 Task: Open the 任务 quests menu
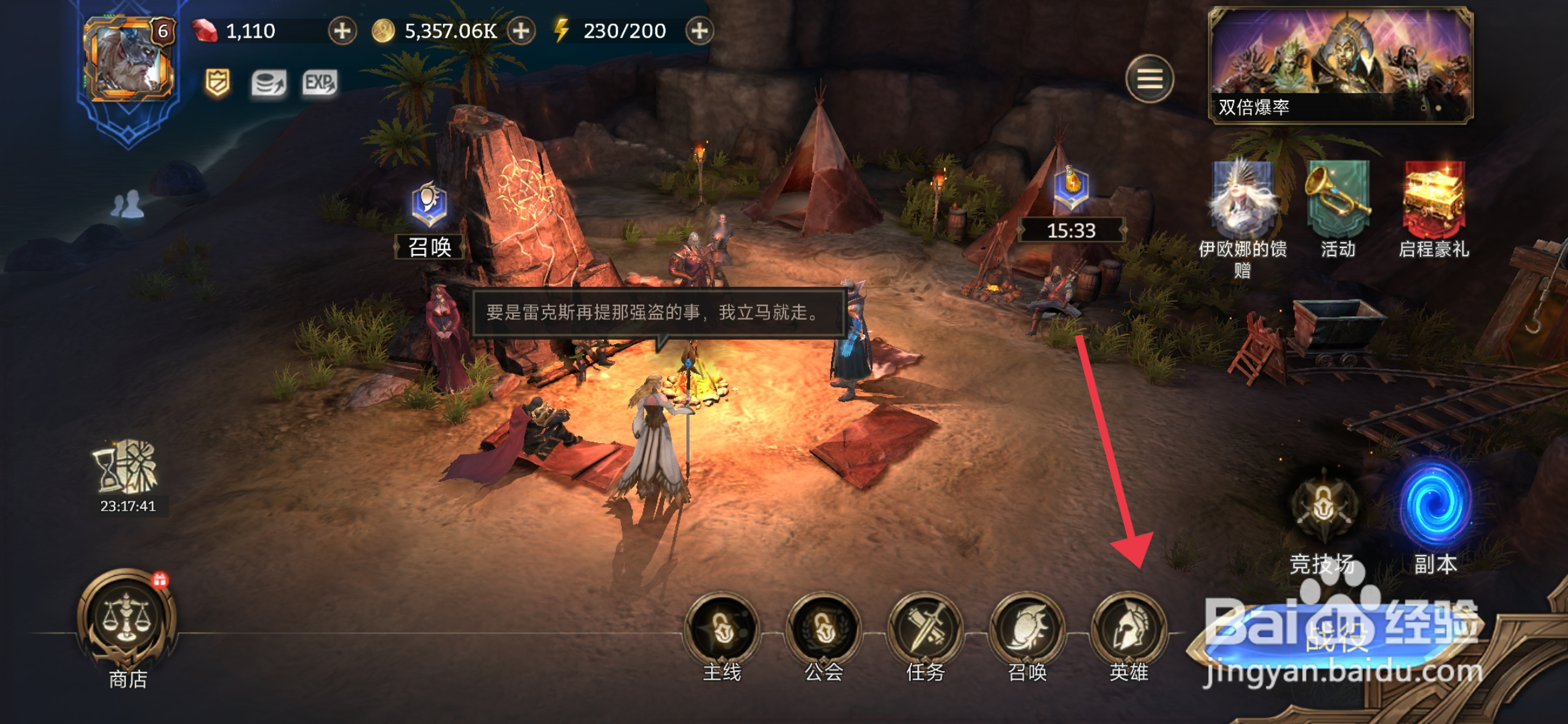tap(925, 630)
